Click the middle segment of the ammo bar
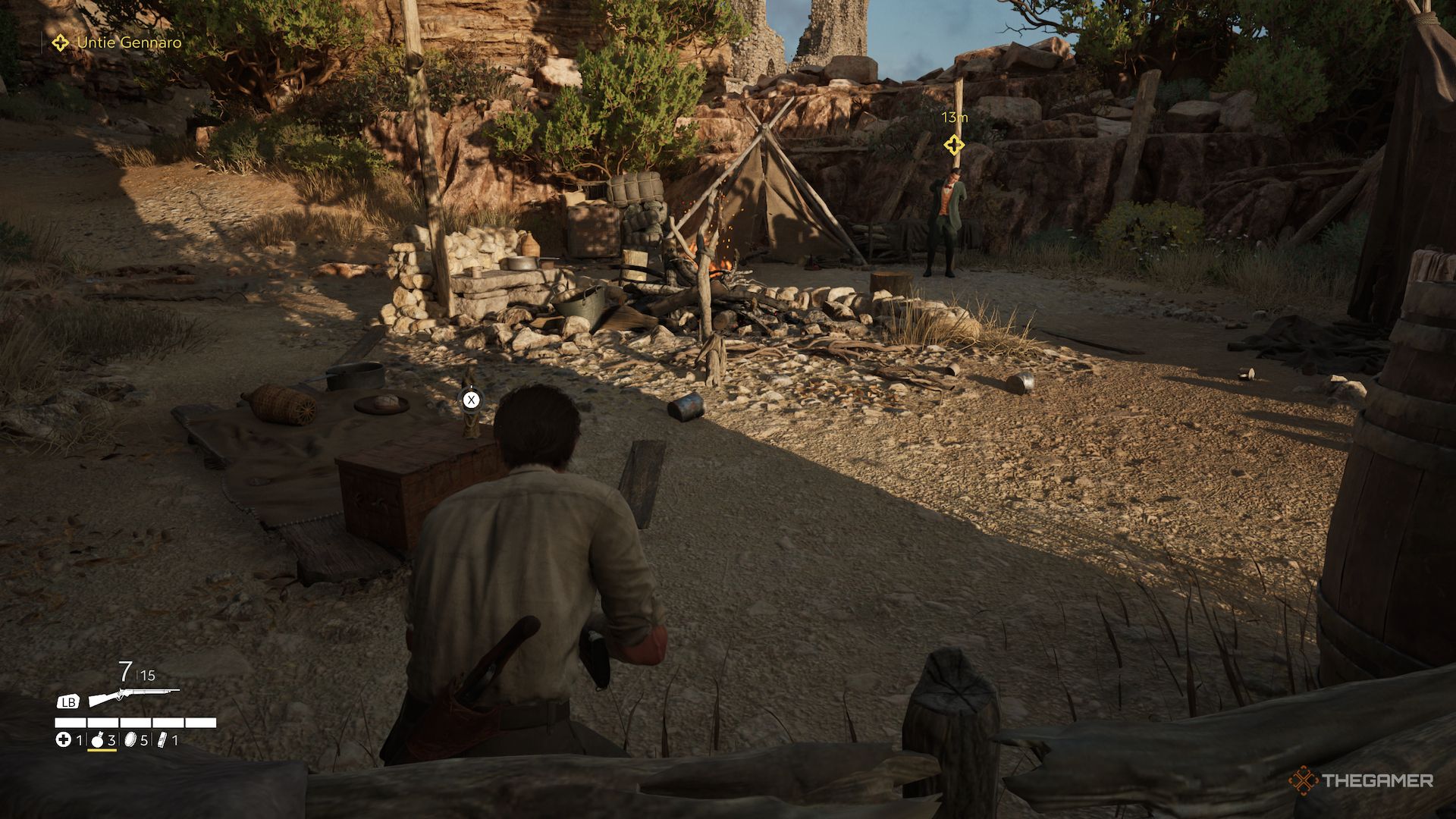The height and width of the screenshot is (819, 1456). pyautogui.click(x=136, y=722)
